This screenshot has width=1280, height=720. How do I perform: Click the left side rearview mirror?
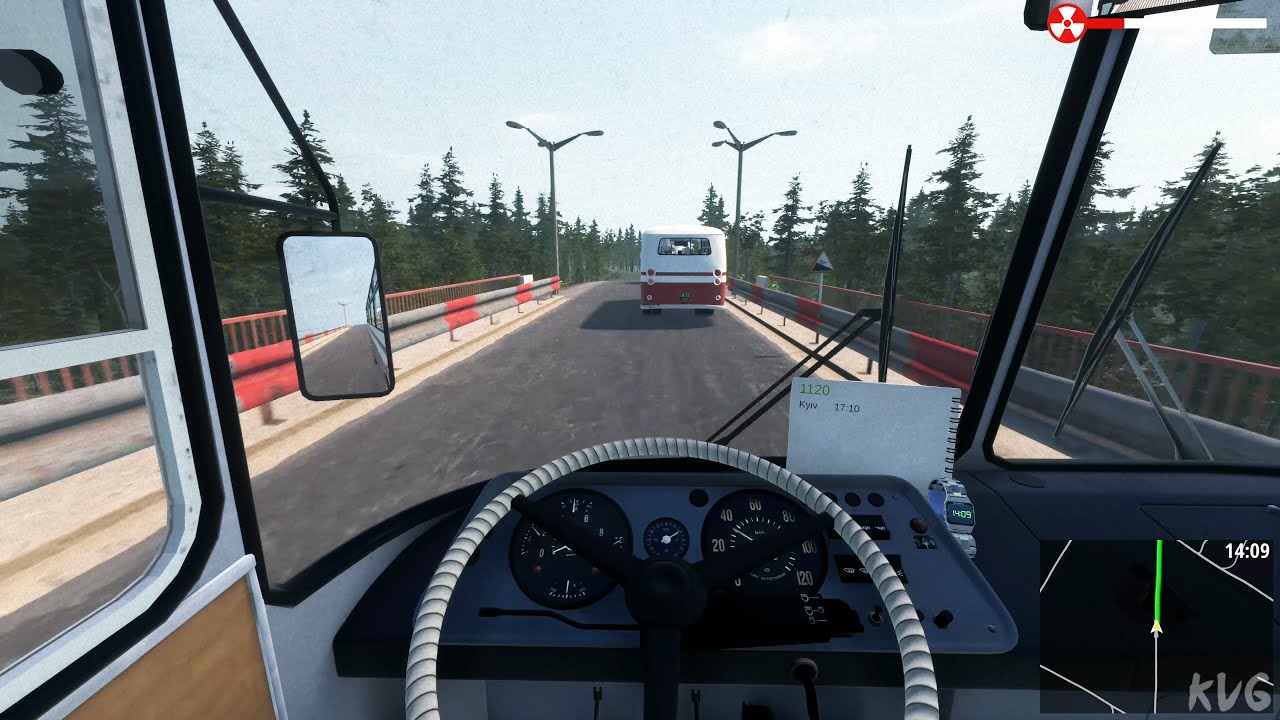click(x=335, y=310)
